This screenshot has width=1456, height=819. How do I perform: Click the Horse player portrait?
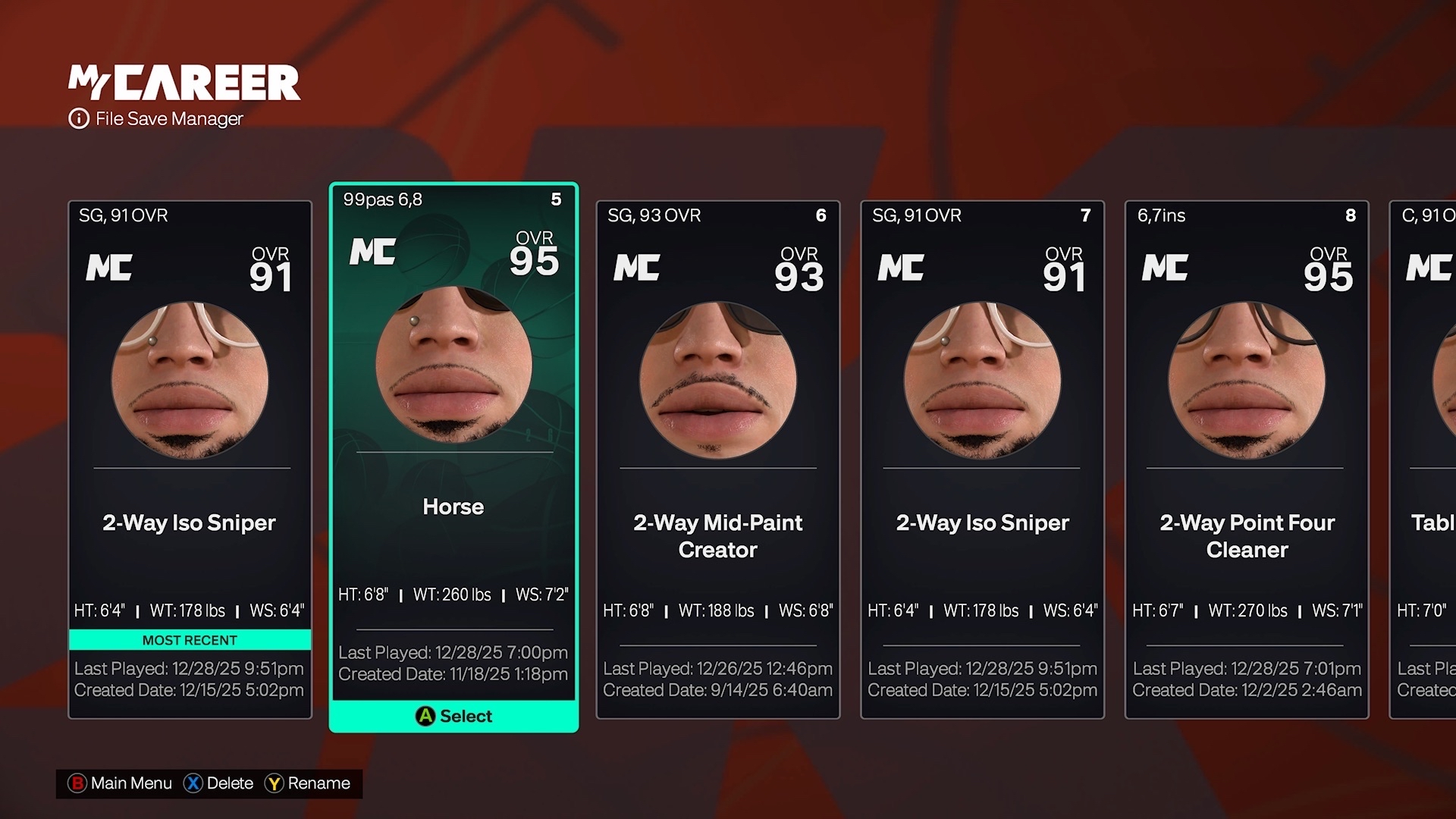point(453,364)
